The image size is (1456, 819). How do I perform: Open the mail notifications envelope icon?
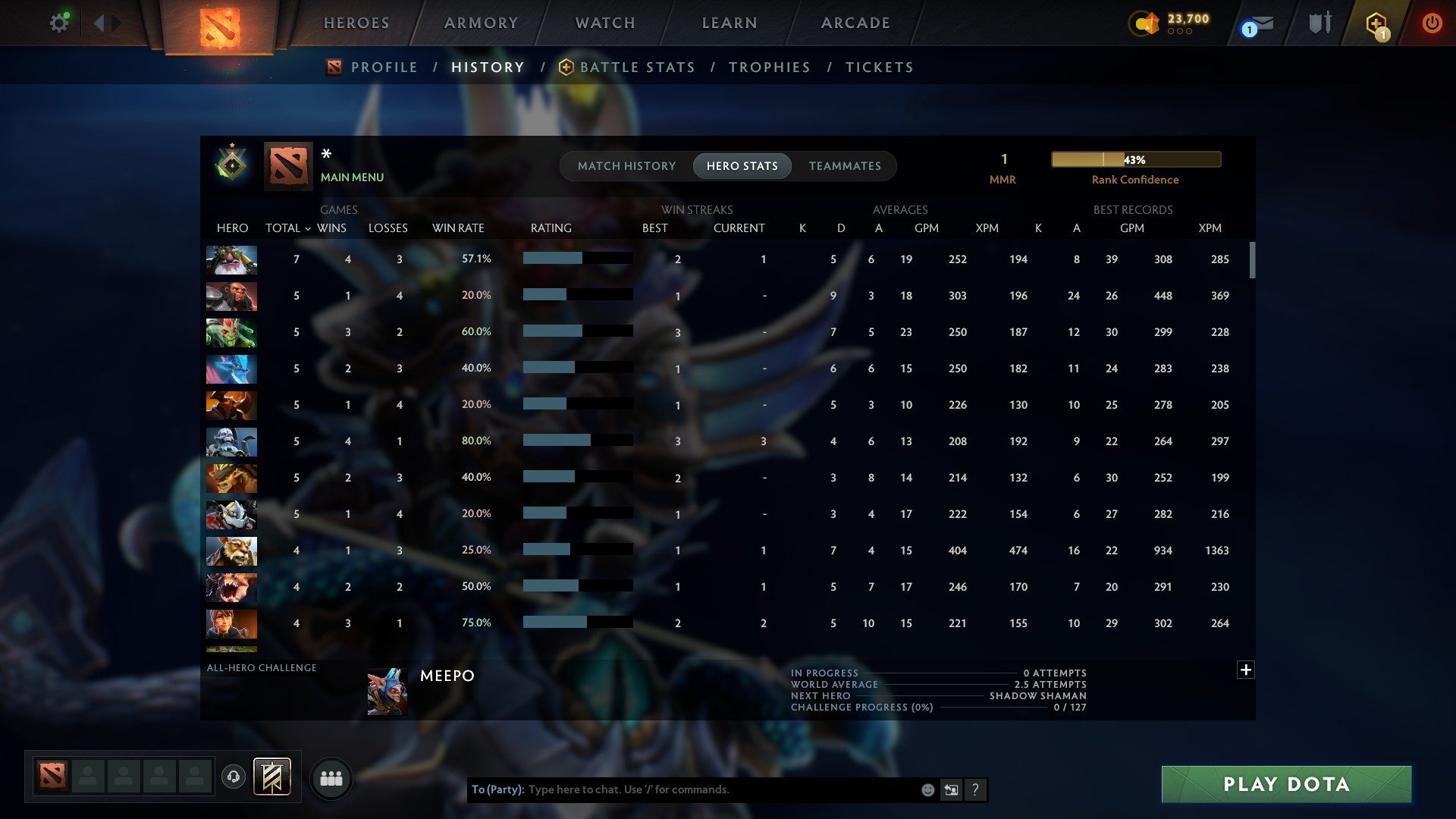[x=1257, y=24]
